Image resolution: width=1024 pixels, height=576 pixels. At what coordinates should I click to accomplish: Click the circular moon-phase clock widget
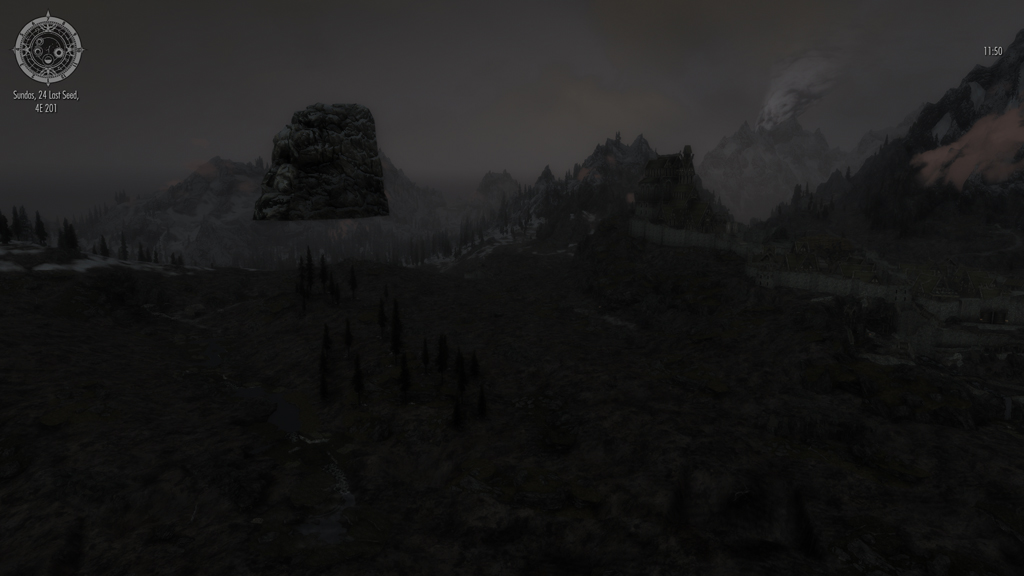click(47, 48)
